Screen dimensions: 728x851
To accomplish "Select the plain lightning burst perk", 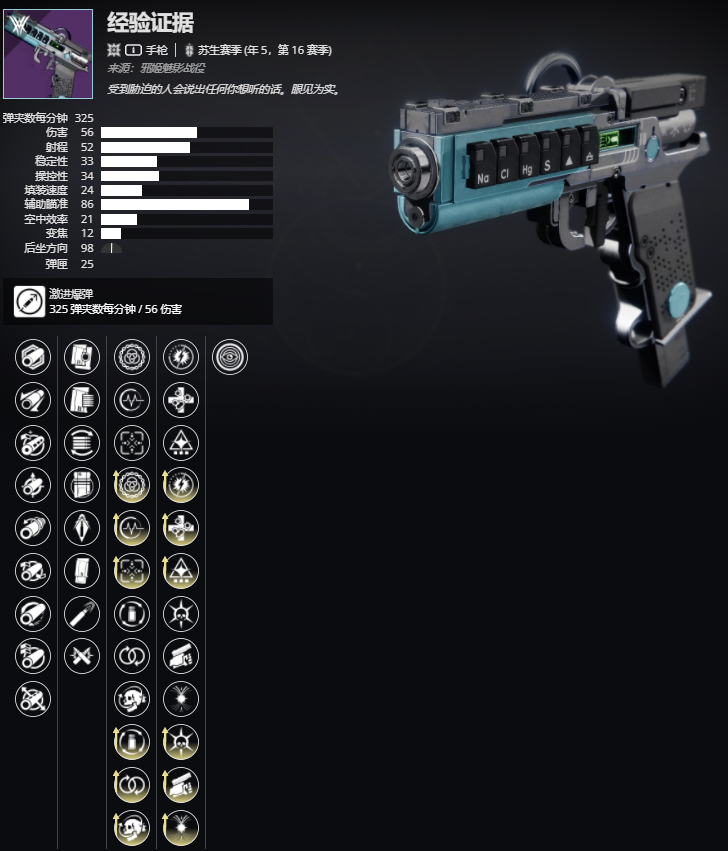I will [x=181, y=357].
